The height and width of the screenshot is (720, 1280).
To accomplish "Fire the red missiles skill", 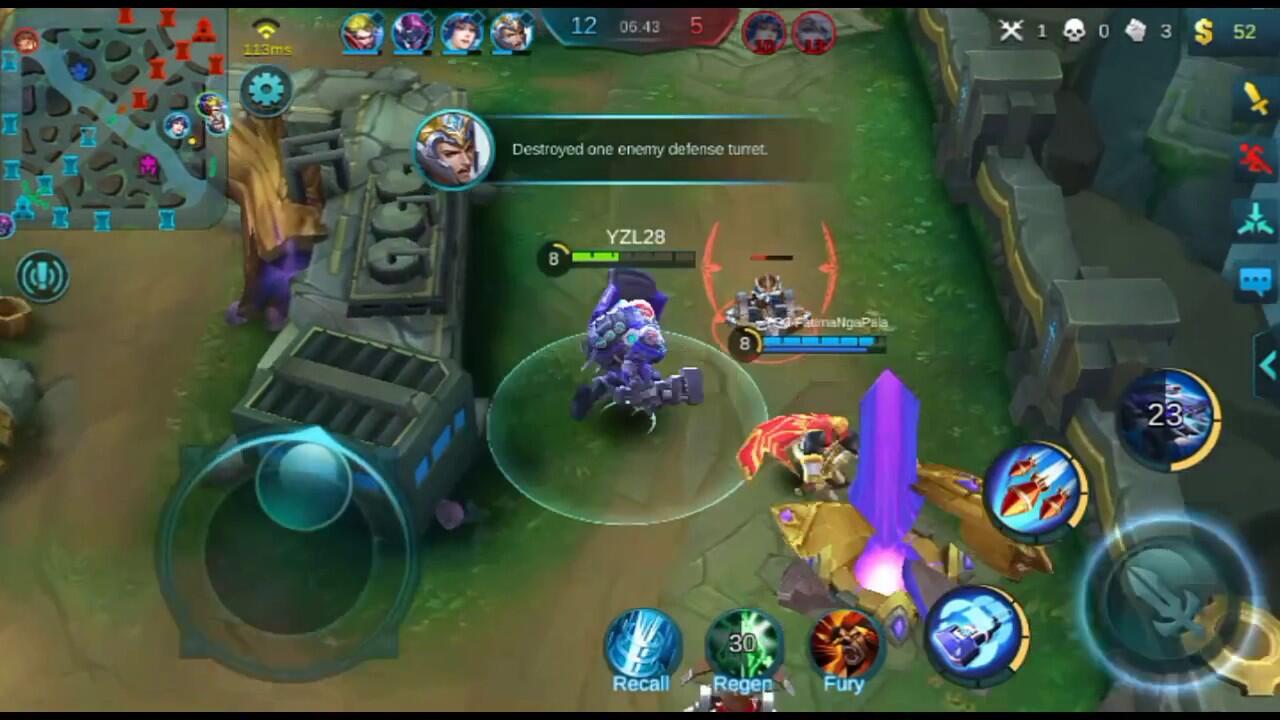I will pyautogui.click(x=1035, y=491).
